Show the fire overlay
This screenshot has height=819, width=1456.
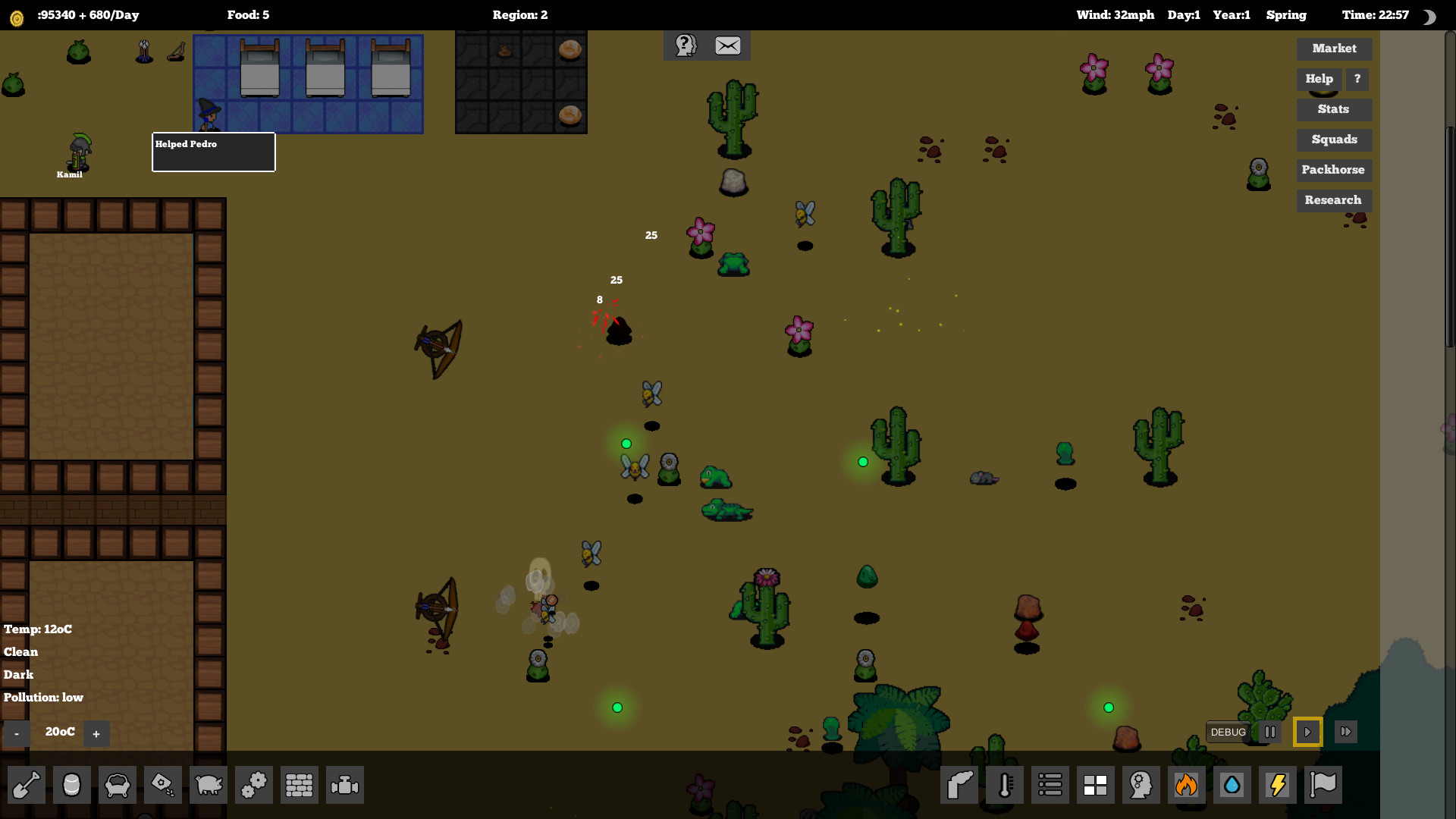(x=1187, y=785)
